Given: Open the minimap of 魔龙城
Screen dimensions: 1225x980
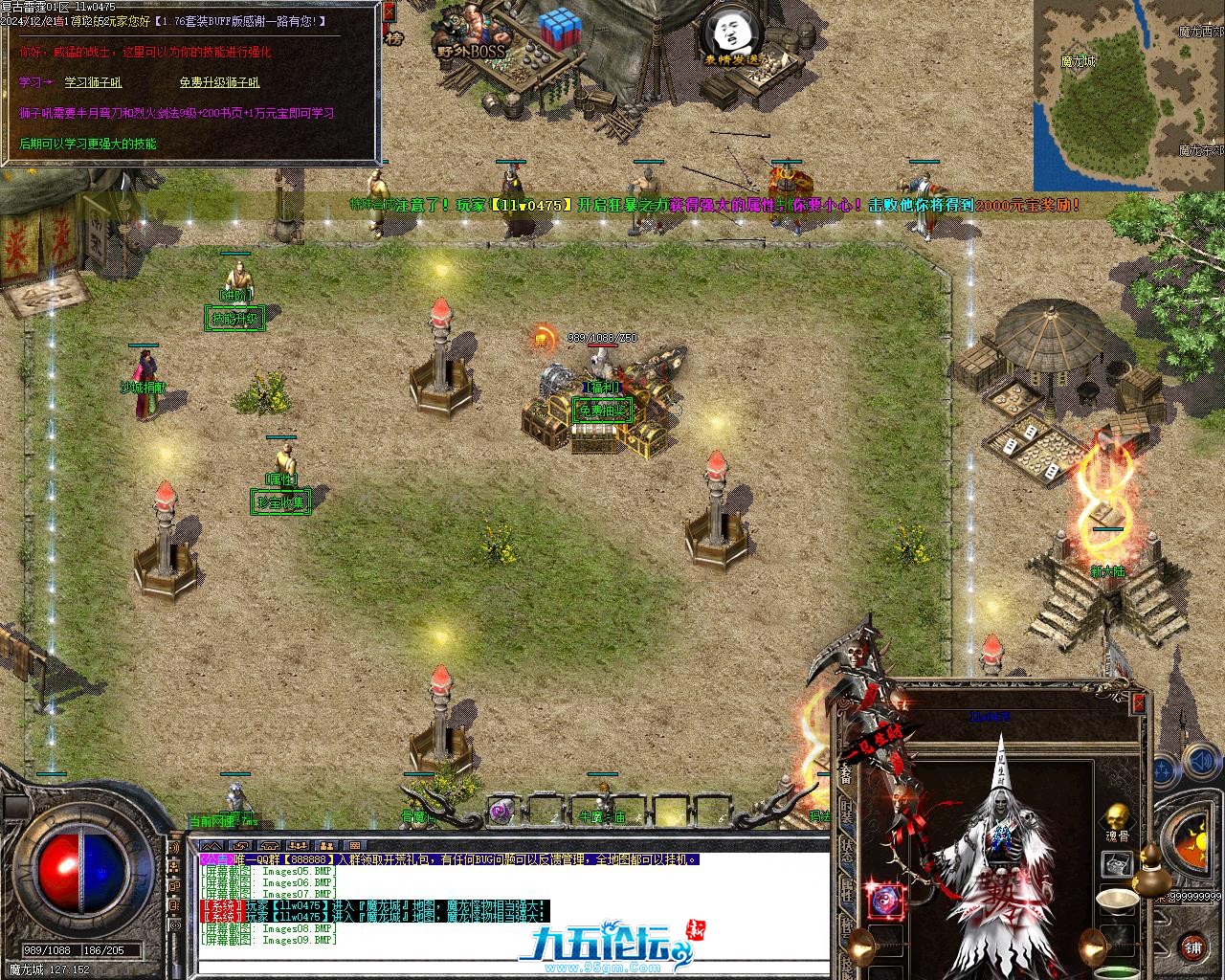Looking at the screenshot, I should (1128, 95).
